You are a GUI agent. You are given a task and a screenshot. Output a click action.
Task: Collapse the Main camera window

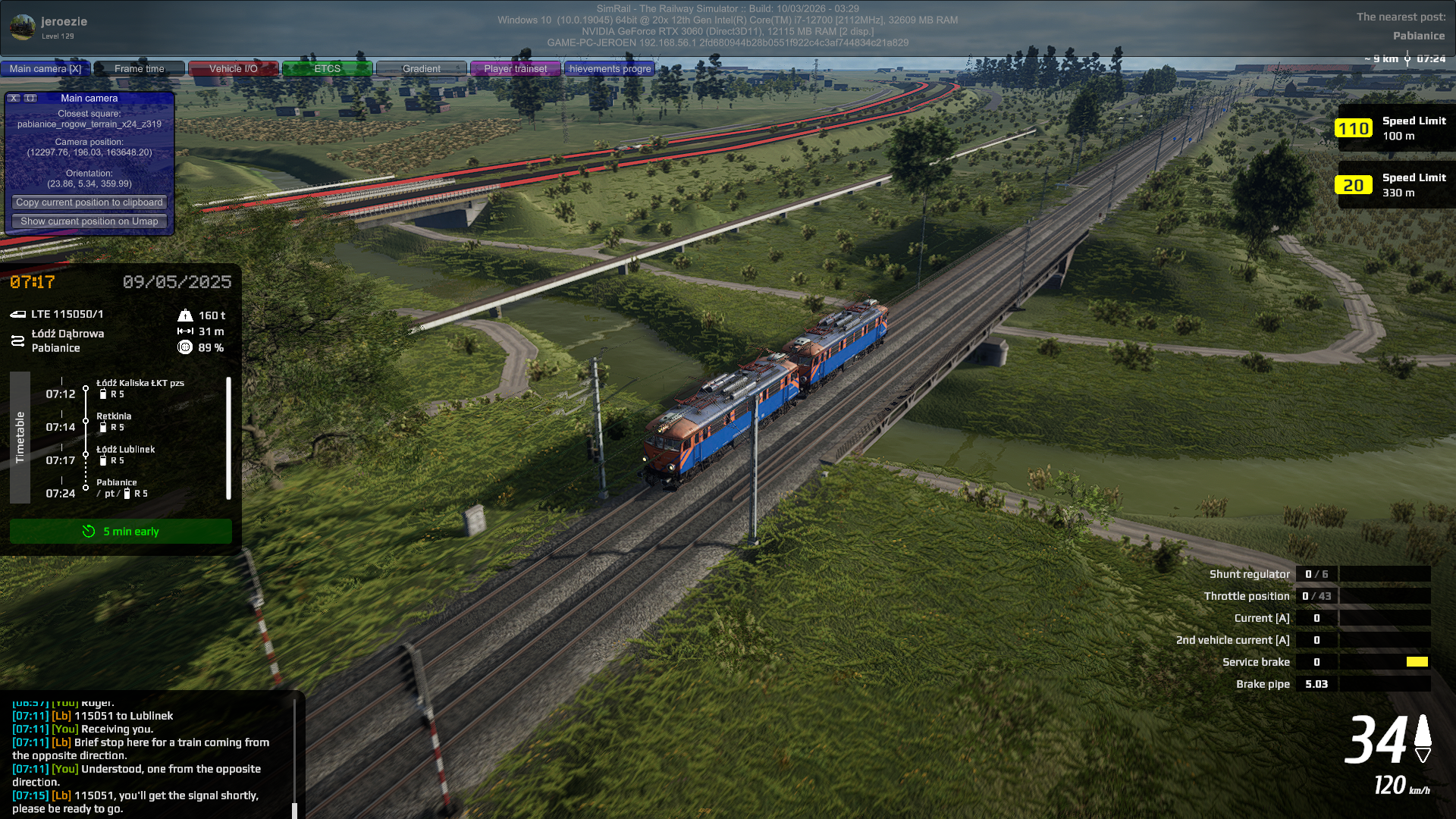coord(30,99)
